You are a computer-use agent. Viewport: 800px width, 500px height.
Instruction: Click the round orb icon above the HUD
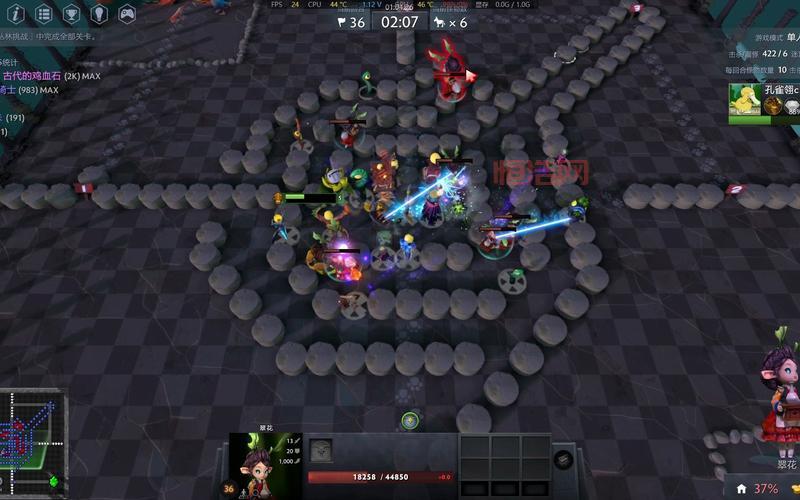pyautogui.click(x=410, y=420)
